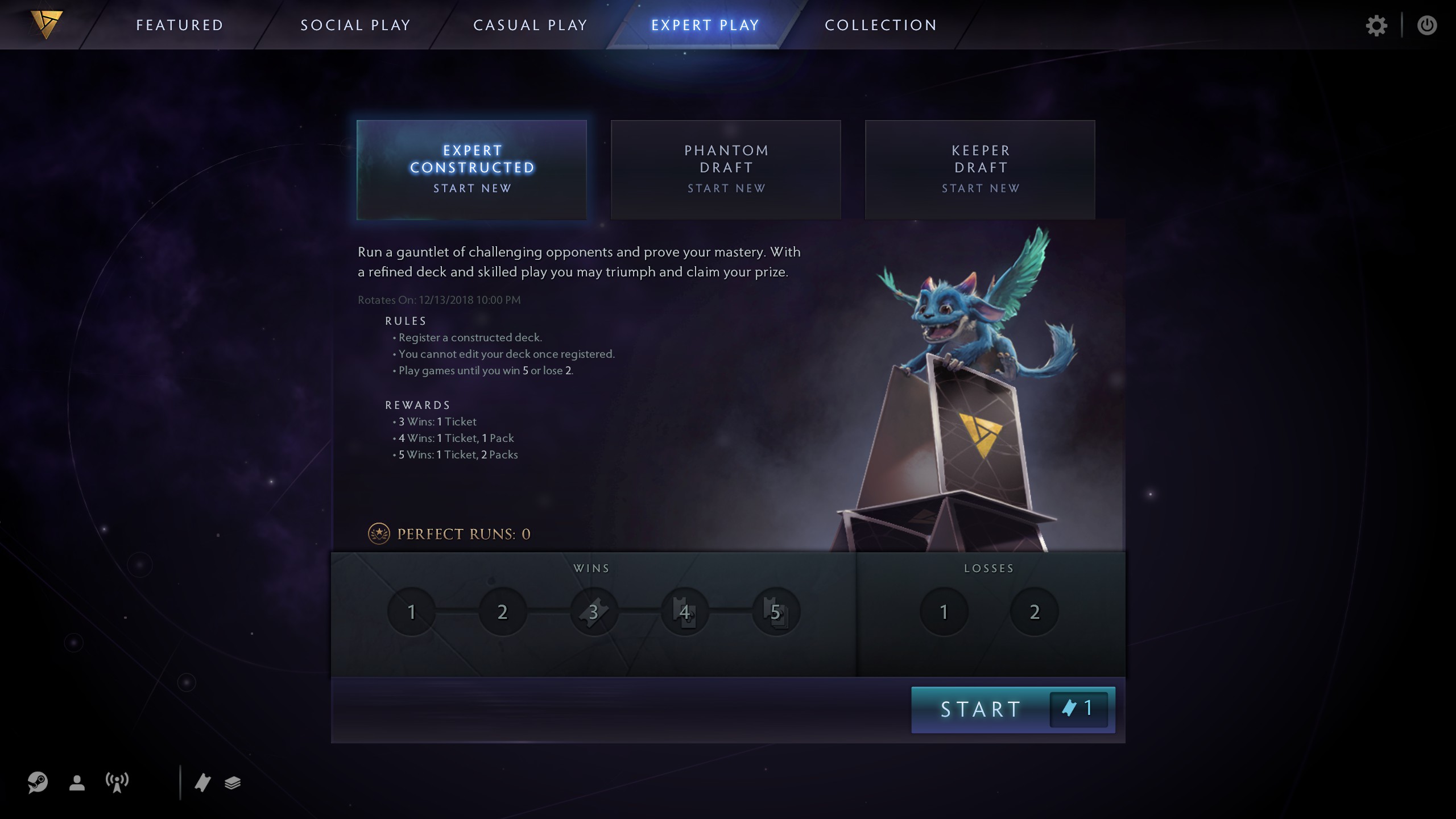
Task: Select Expert Constructed mode
Action: (x=471, y=169)
